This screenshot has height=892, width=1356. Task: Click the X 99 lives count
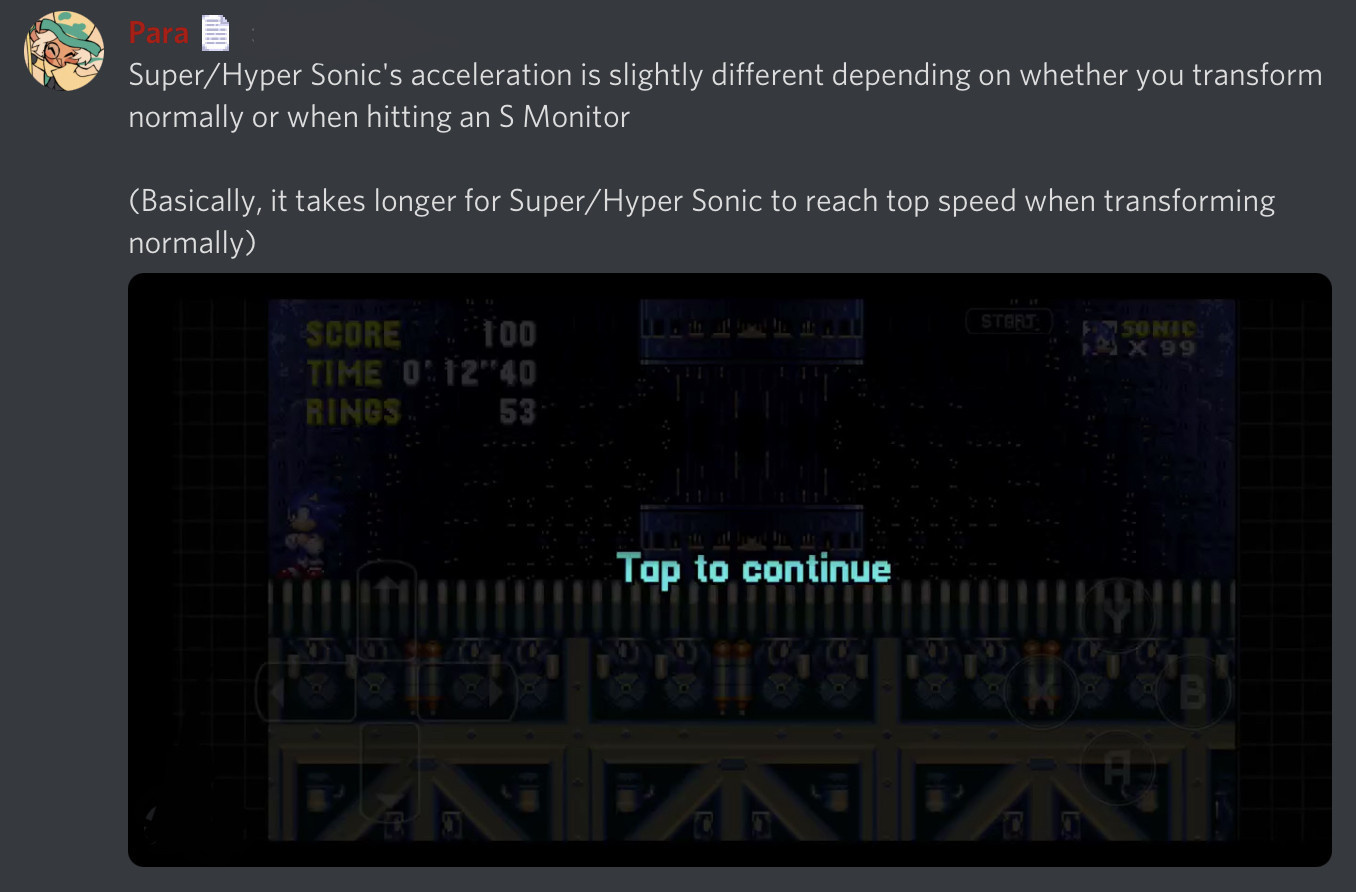[1162, 346]
